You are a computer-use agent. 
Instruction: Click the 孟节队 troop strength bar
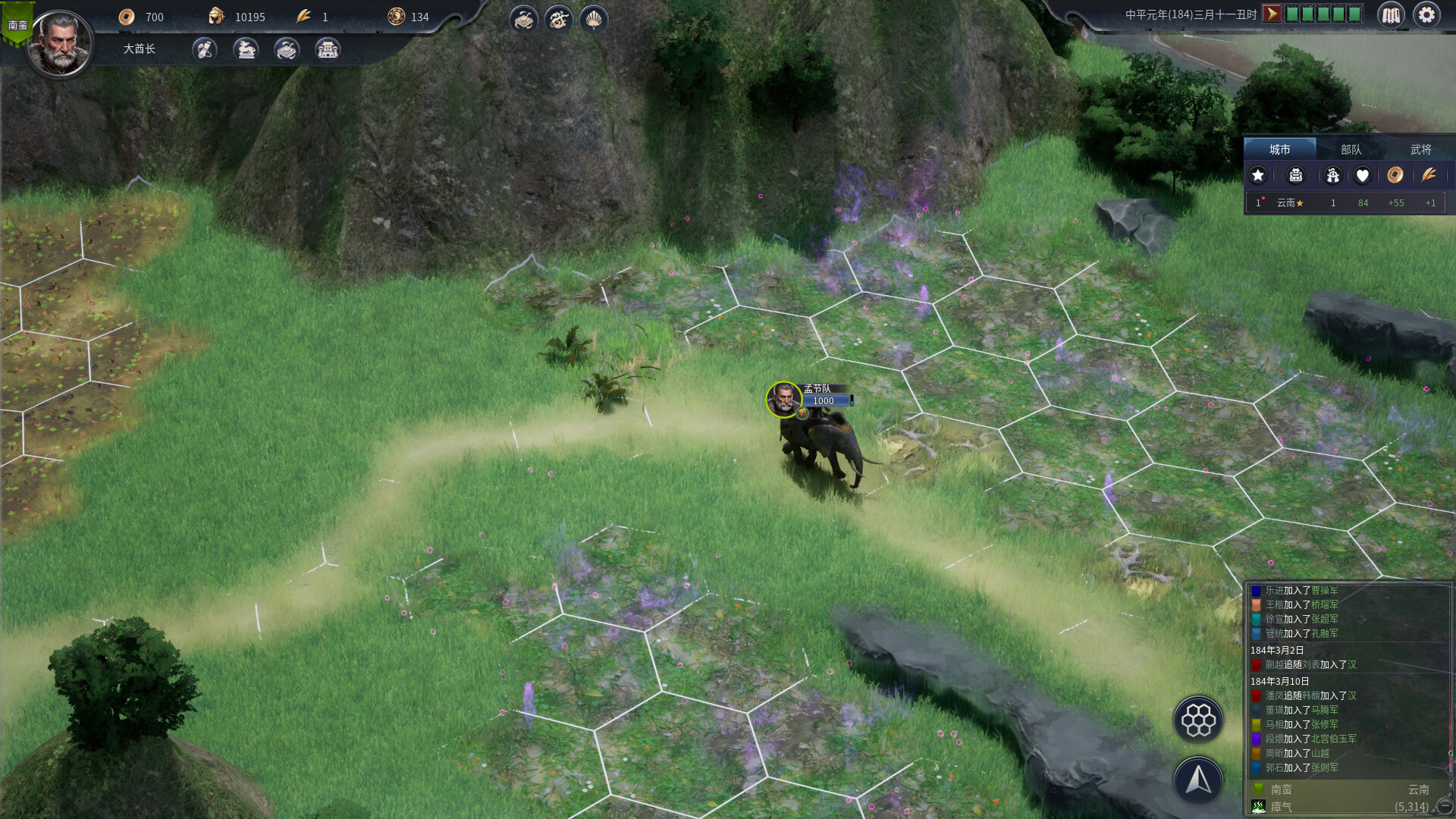coord(825,401)
